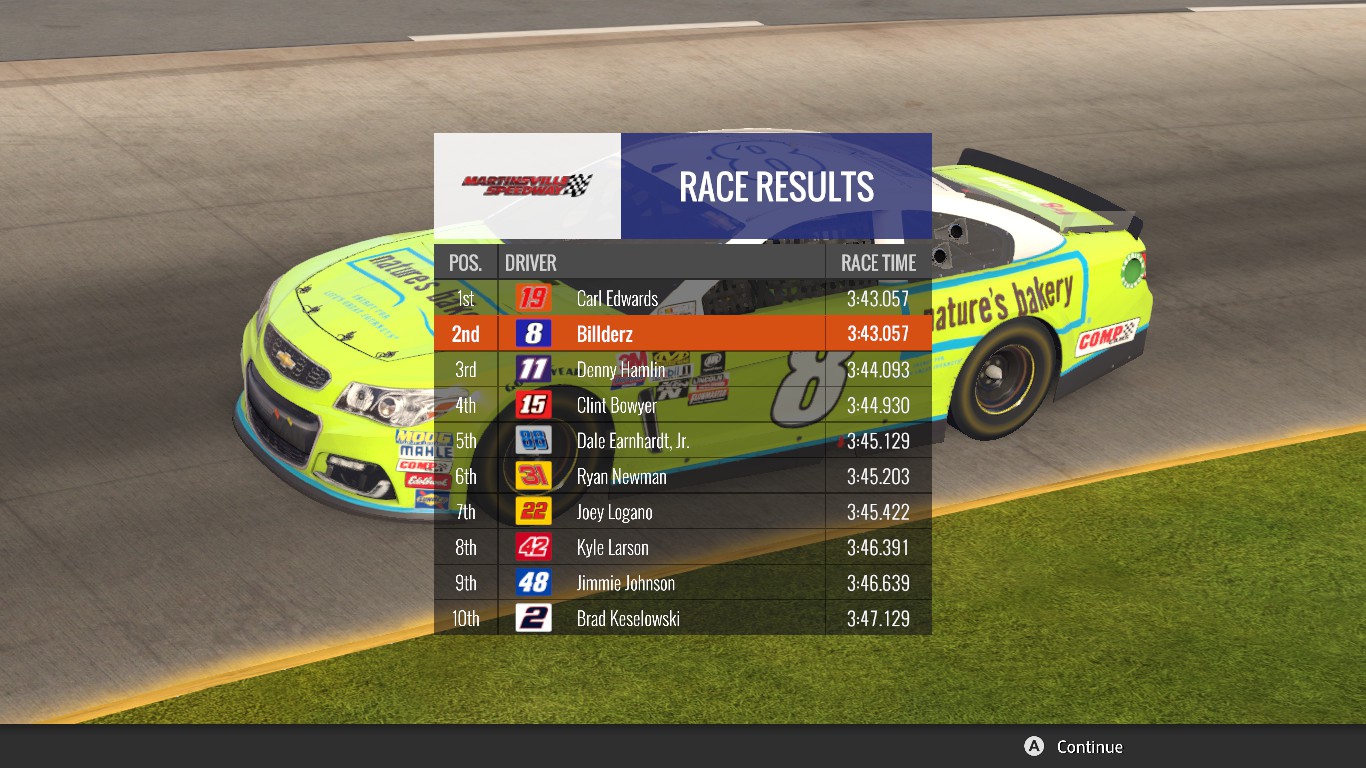Viewport: 1366px width, 768px height.
Task: Click Joey Logano's number 22 badge
Action: click(532, 512)
